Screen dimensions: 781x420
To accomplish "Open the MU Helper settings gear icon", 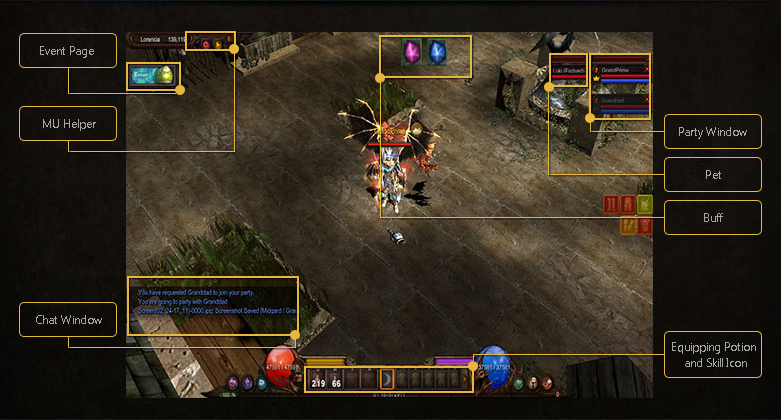I will pos(205,42).
